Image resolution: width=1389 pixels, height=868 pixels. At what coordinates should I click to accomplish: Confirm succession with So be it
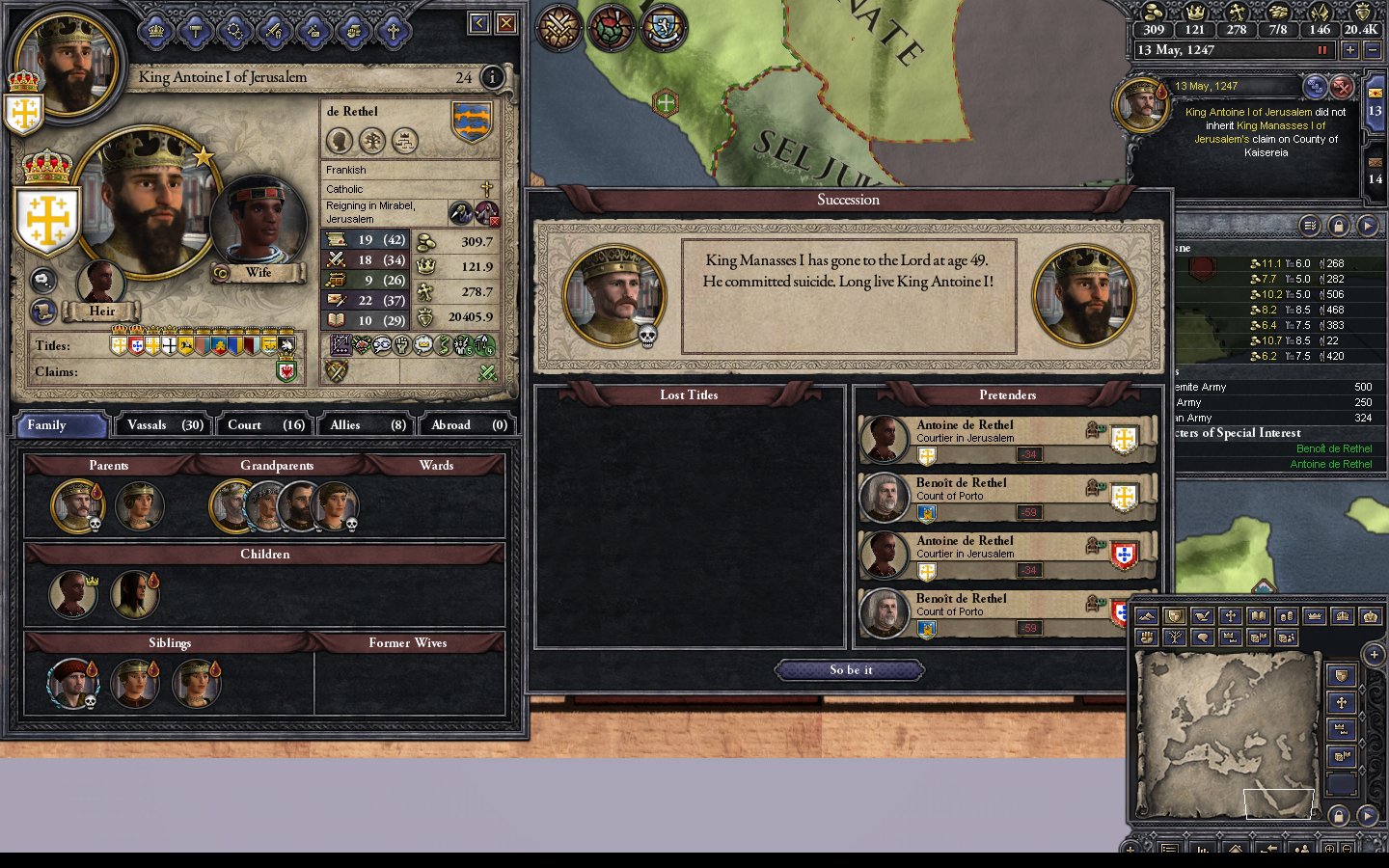[x=850, y=670]
